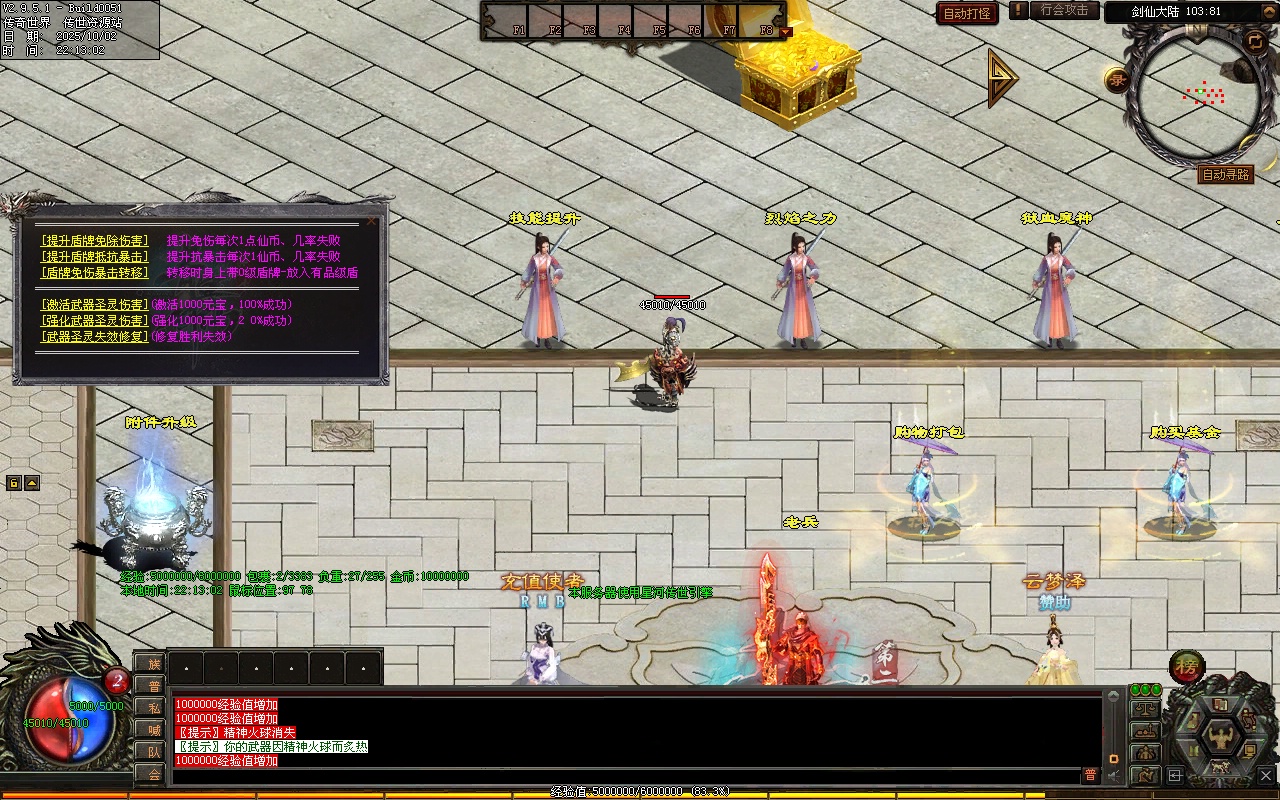
Task: Open the 榜 ranking board
Action: click(1187, 667)
